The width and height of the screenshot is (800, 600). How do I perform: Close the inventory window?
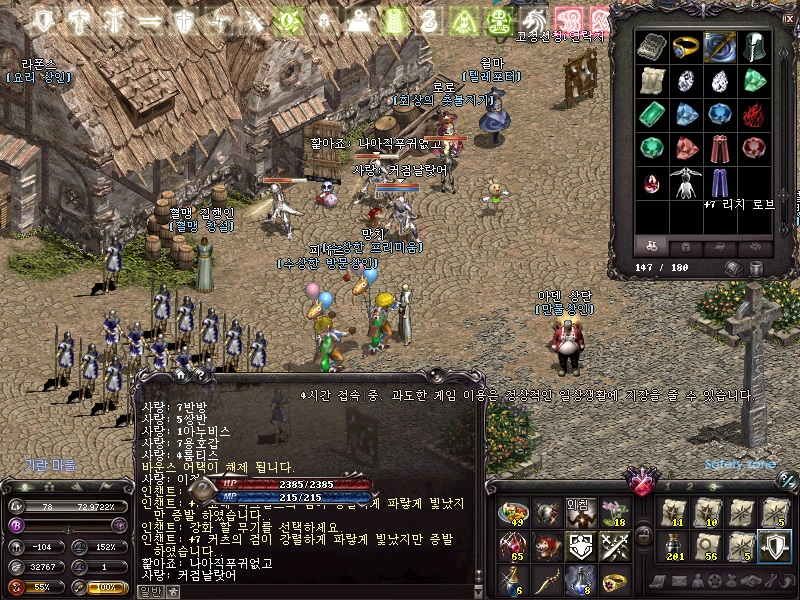click(x=788, y=18)
